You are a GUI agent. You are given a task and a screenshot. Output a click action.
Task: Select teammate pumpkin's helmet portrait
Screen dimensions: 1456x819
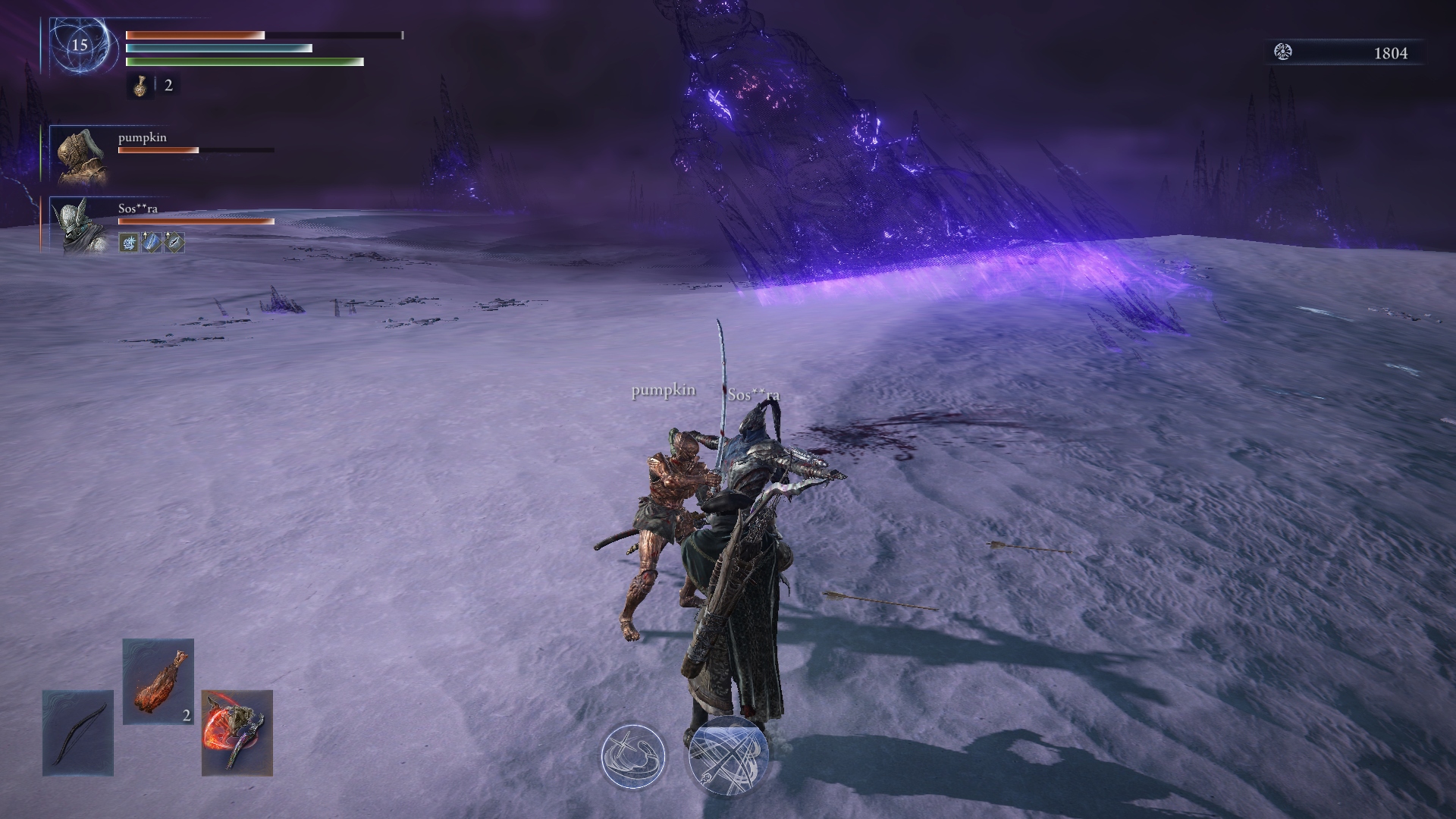click(x=80, y=156)
